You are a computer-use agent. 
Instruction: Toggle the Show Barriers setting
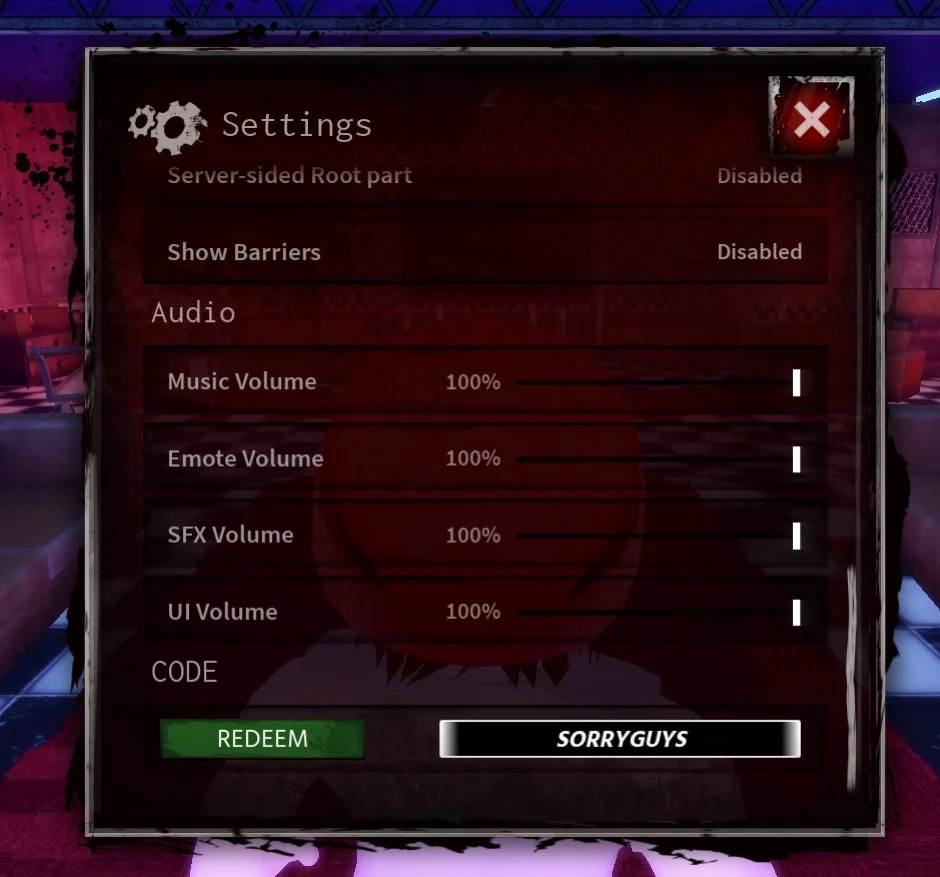click(x=759, y=252)
